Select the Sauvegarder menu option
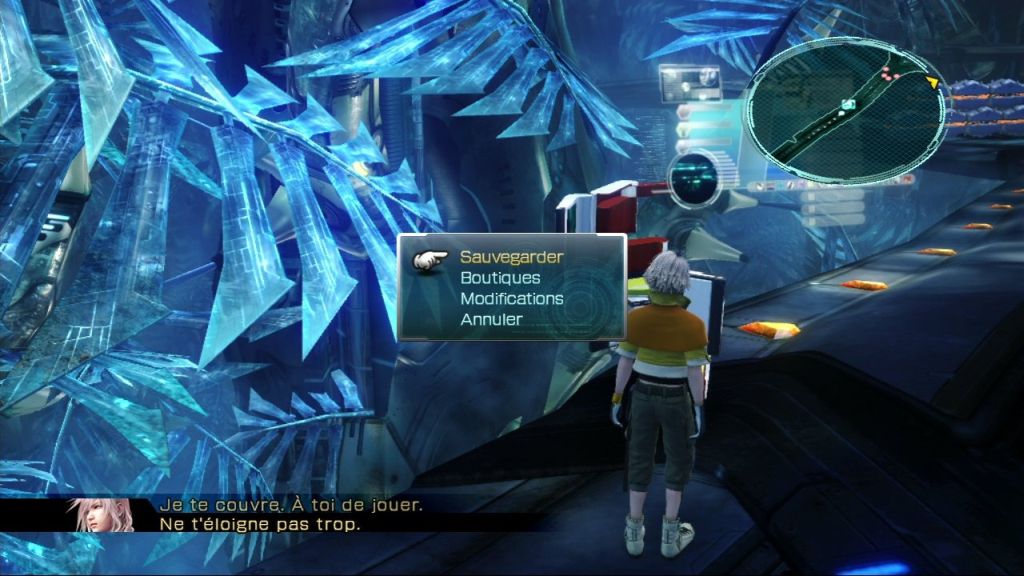This screenshot has width=1024, height=576. coord(511,257)
